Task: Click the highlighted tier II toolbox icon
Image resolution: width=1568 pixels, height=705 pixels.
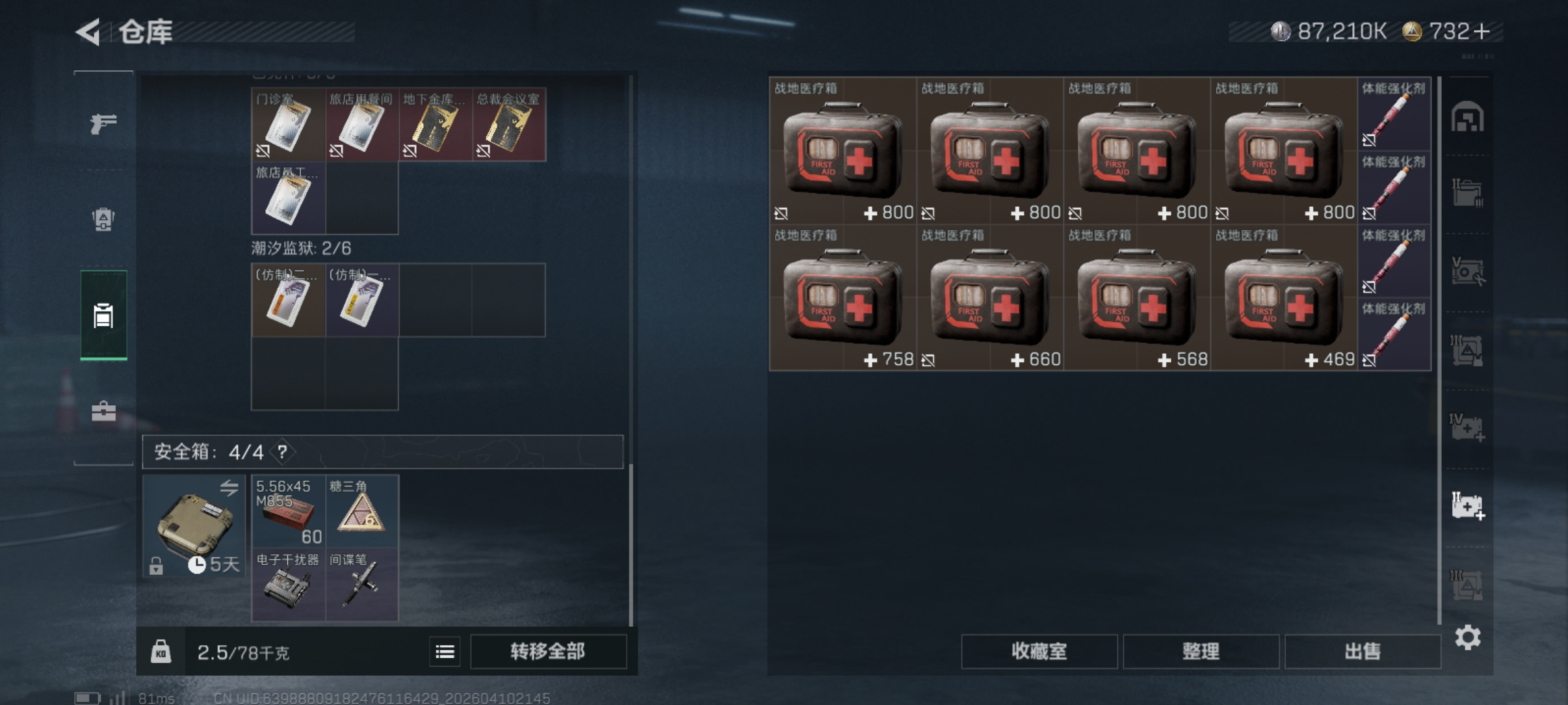Action: coord(1469,505)
